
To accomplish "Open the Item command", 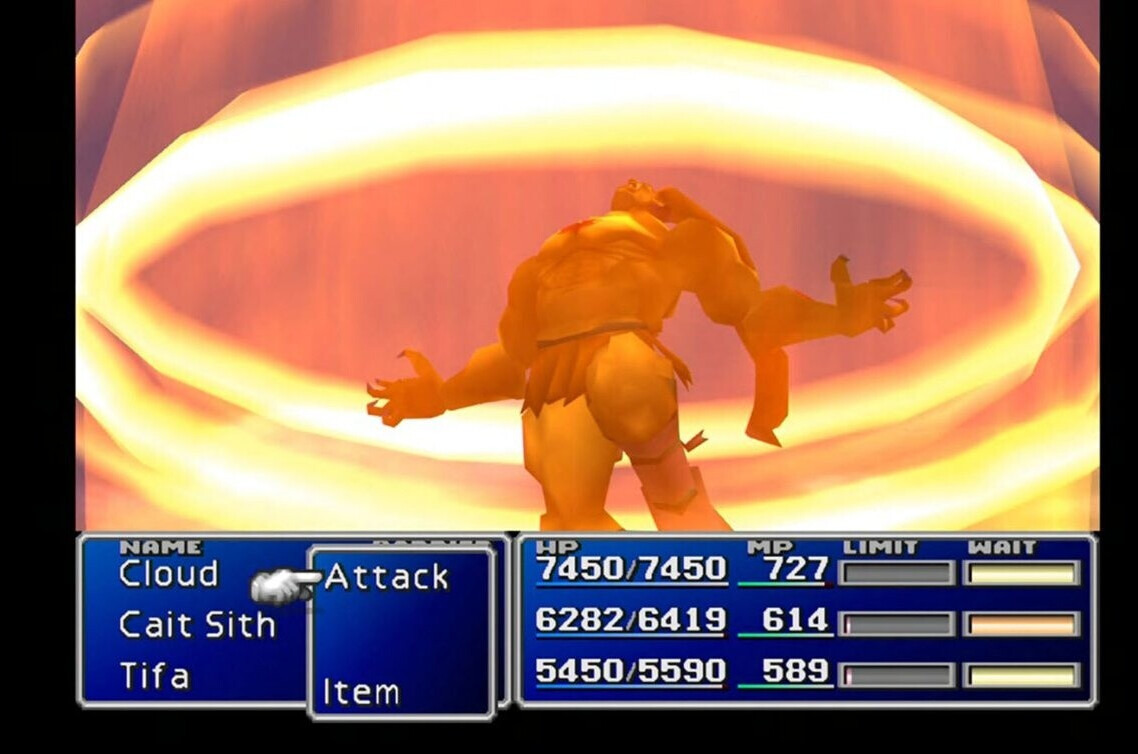I will tap(361, 691).
